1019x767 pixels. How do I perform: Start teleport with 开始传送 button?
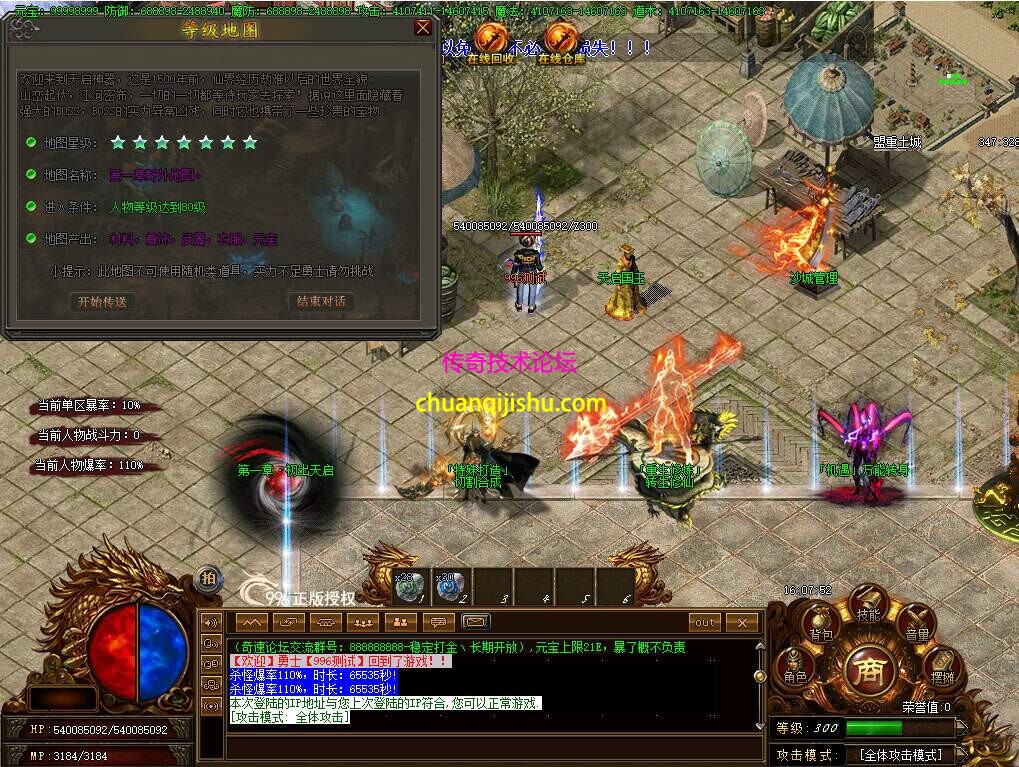tap(102, 301)
